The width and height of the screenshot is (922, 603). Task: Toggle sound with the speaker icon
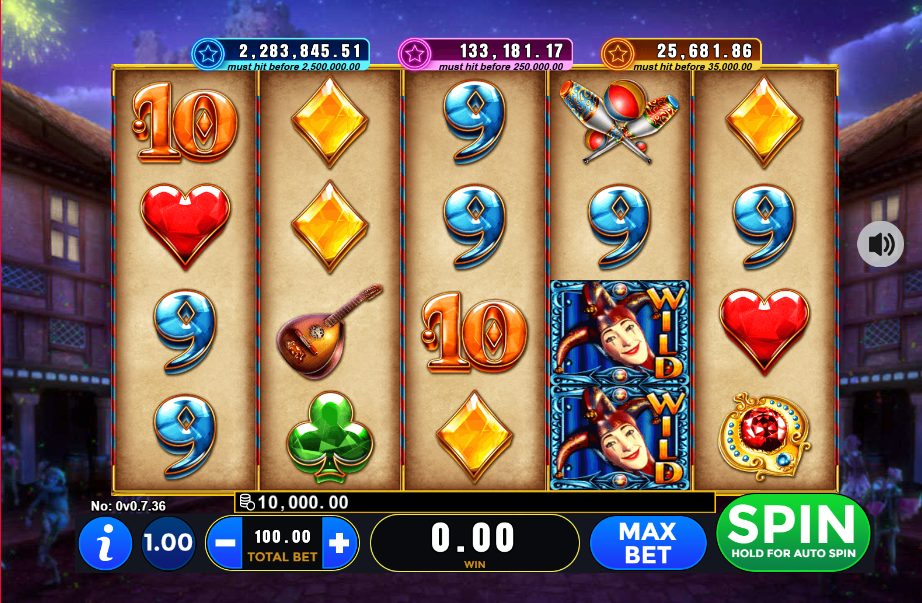[880, 244]
